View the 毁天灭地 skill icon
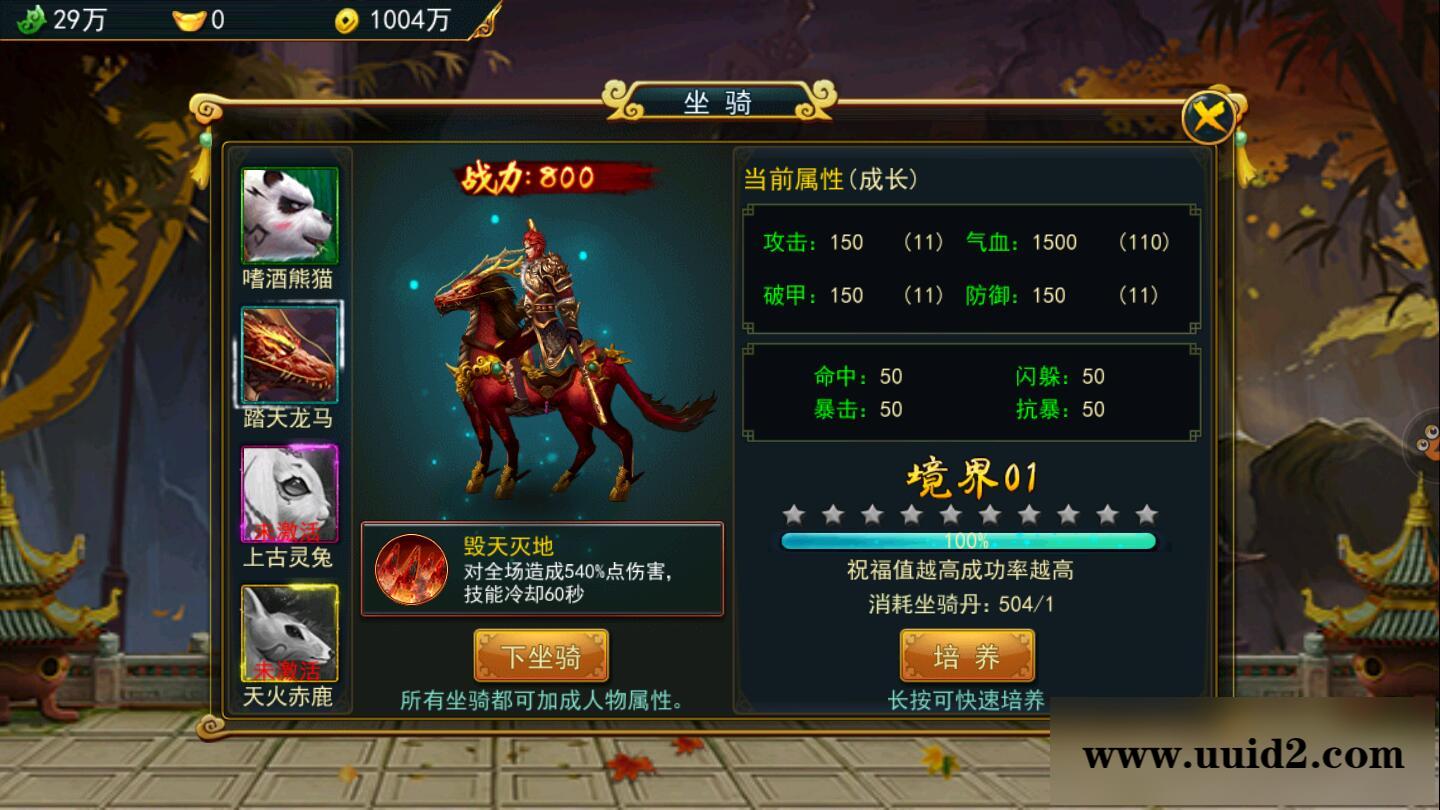This screenshot has width=1440, height=810. (411, 569)
